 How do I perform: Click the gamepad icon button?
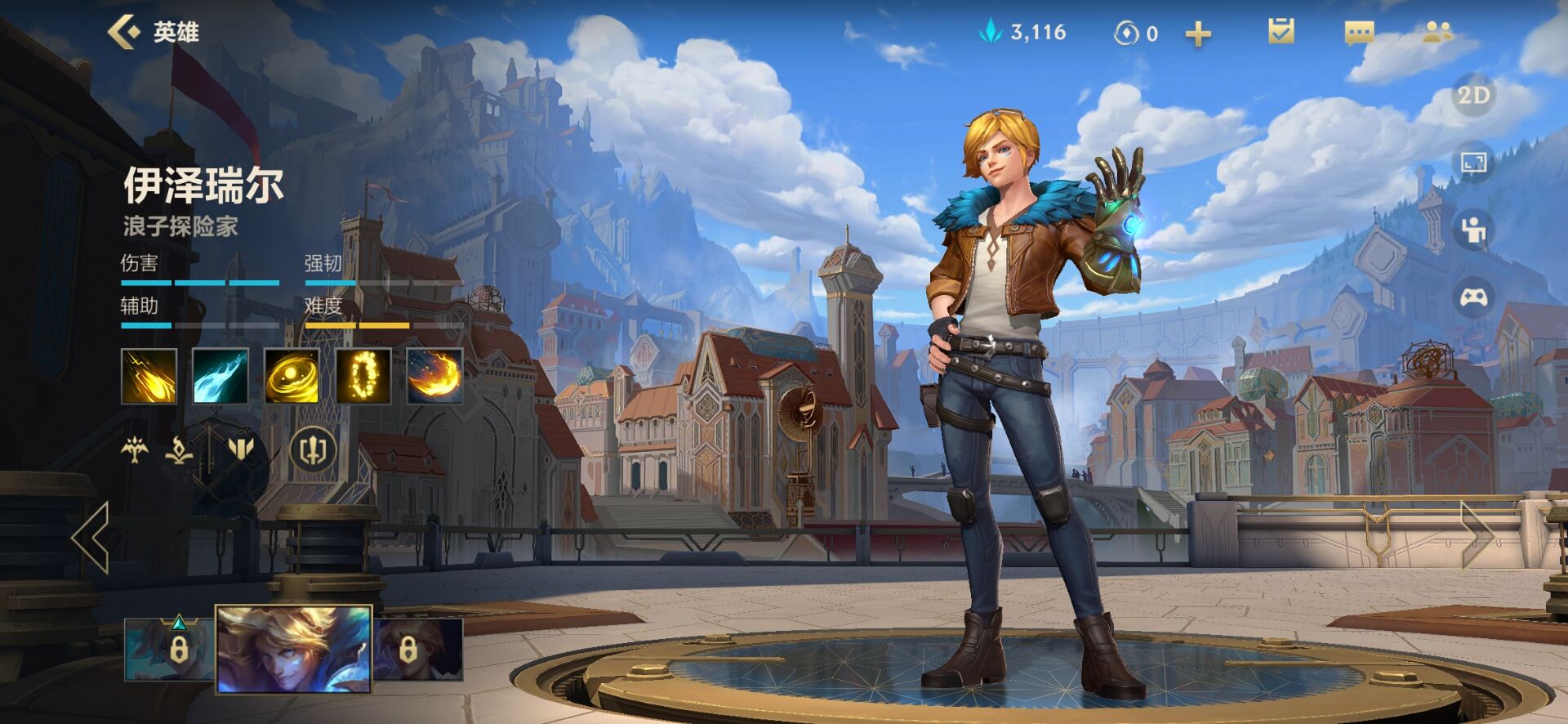(1473, 297)
